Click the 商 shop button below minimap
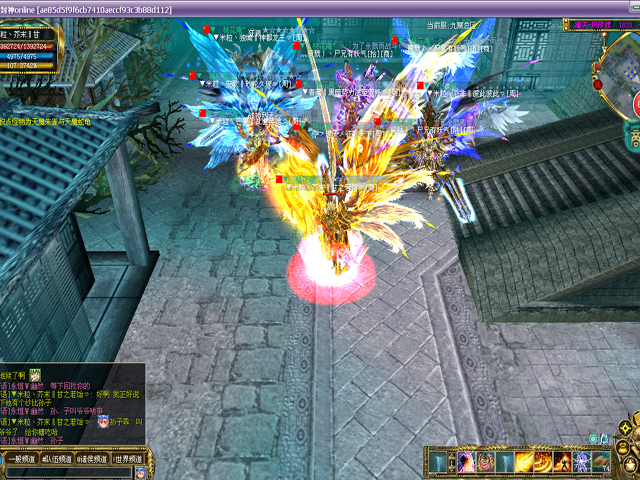 (x=634, y=140)
